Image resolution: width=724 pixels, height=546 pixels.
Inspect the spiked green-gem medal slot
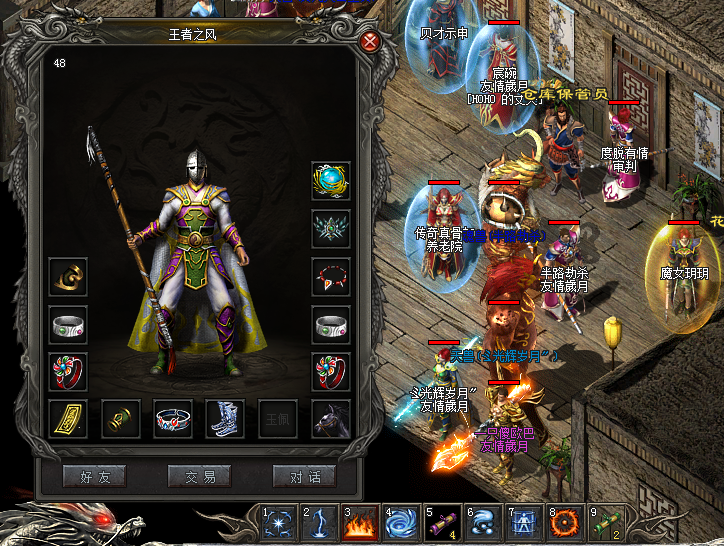pyautogui.click(x=330, y=228)
